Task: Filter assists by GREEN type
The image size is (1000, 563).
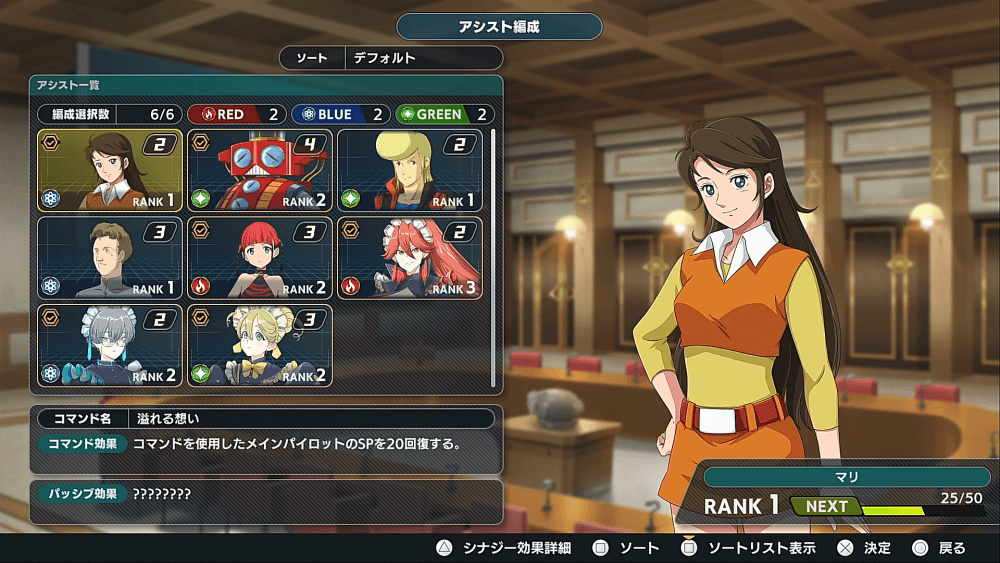Action: click(x=444, y=114)
